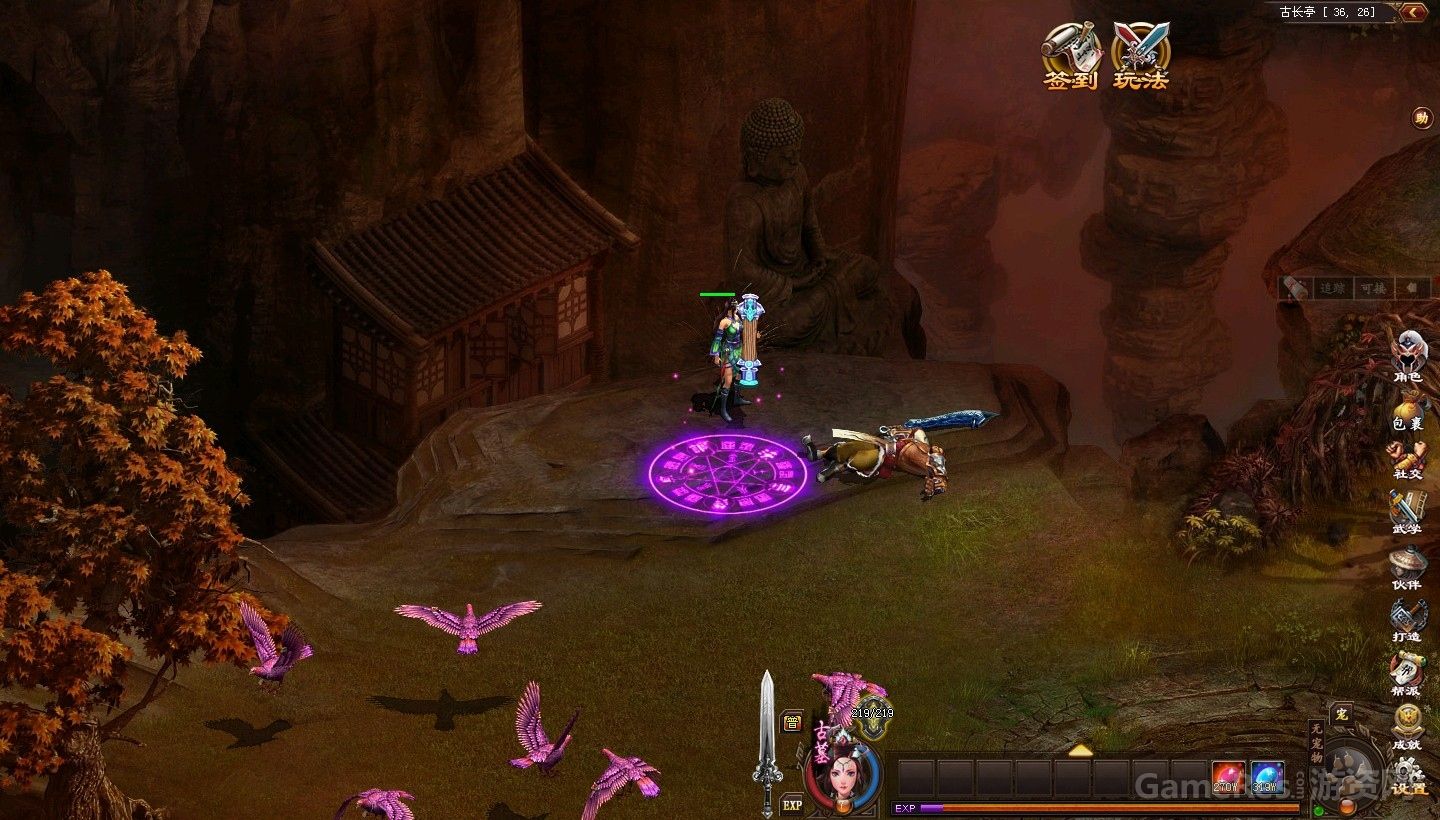Select the 可接 available quests tab
1440x820 pixels.
[x=1370, y=288]
